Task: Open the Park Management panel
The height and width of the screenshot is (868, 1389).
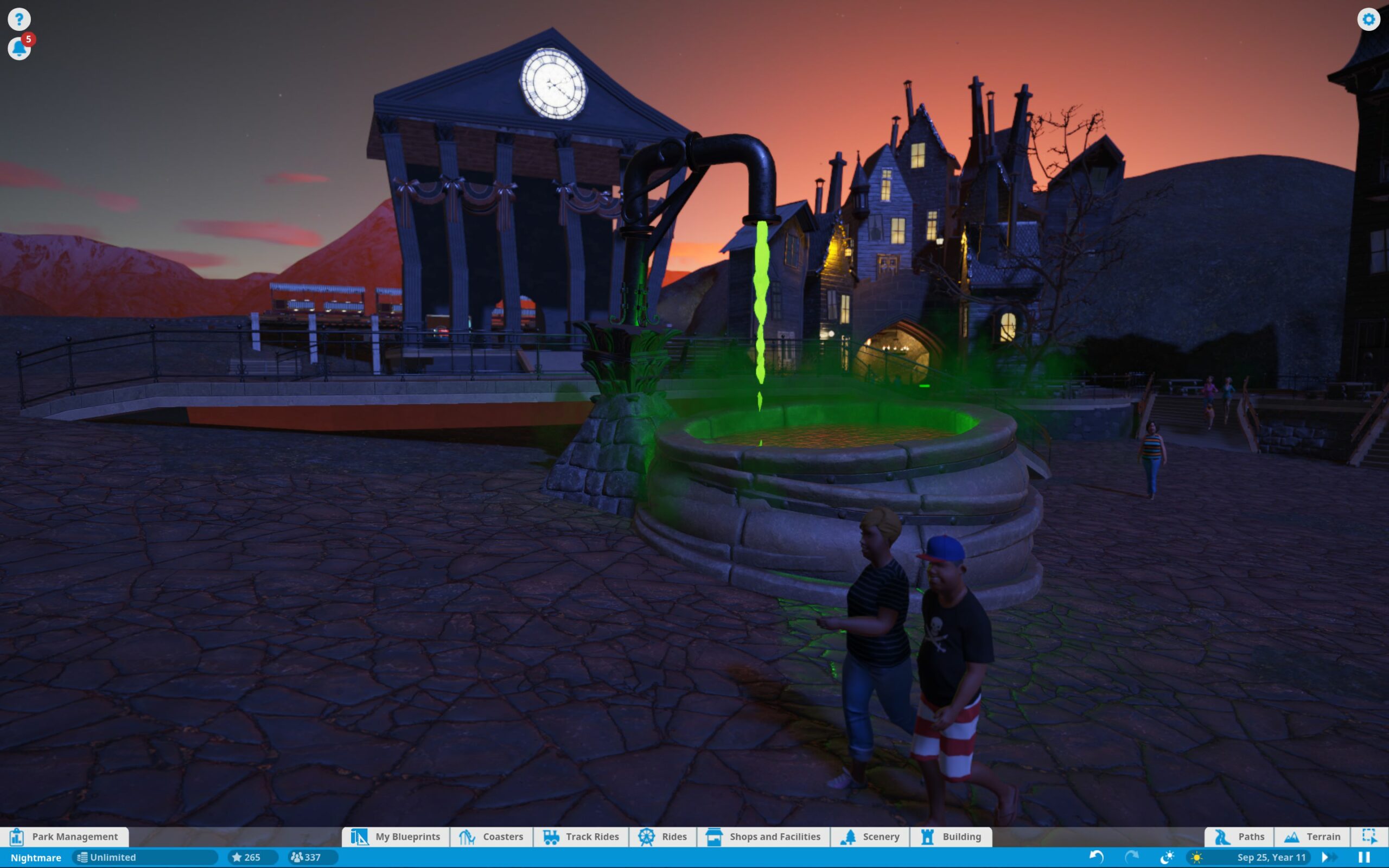Action: (x=64, y=837)
